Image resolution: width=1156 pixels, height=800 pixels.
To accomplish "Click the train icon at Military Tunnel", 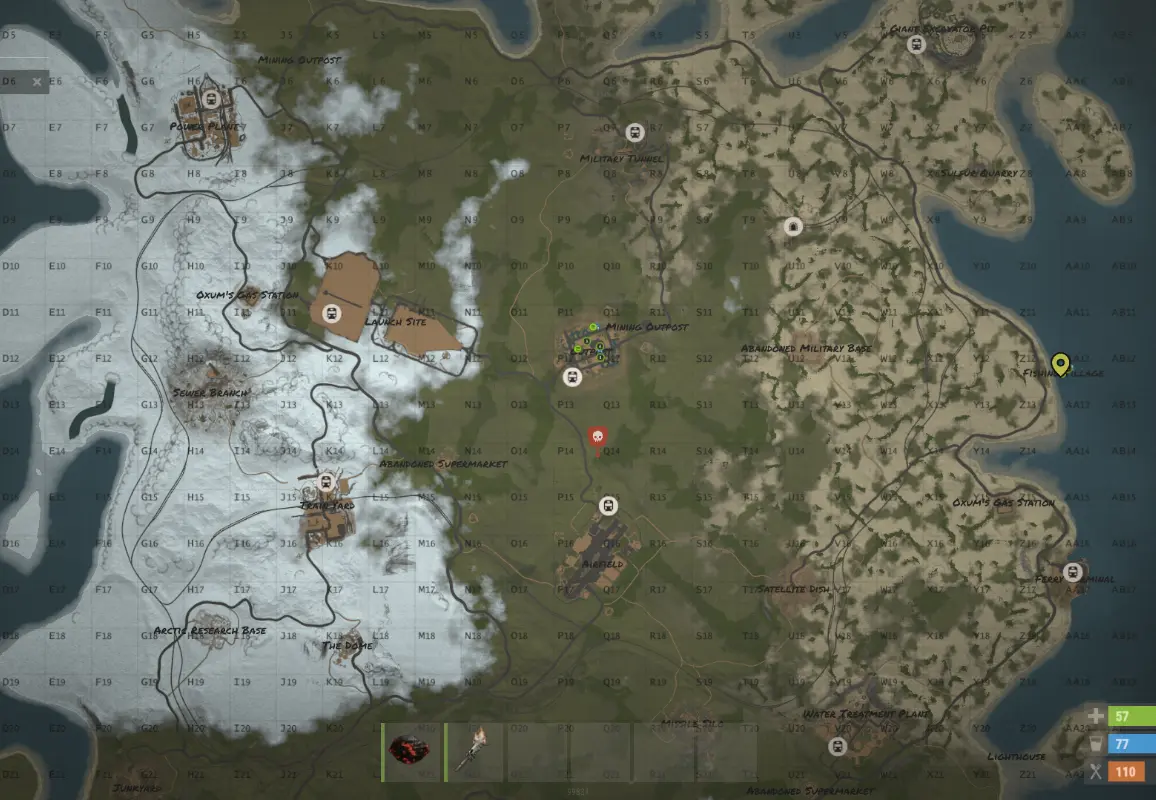I will point(634,133).
